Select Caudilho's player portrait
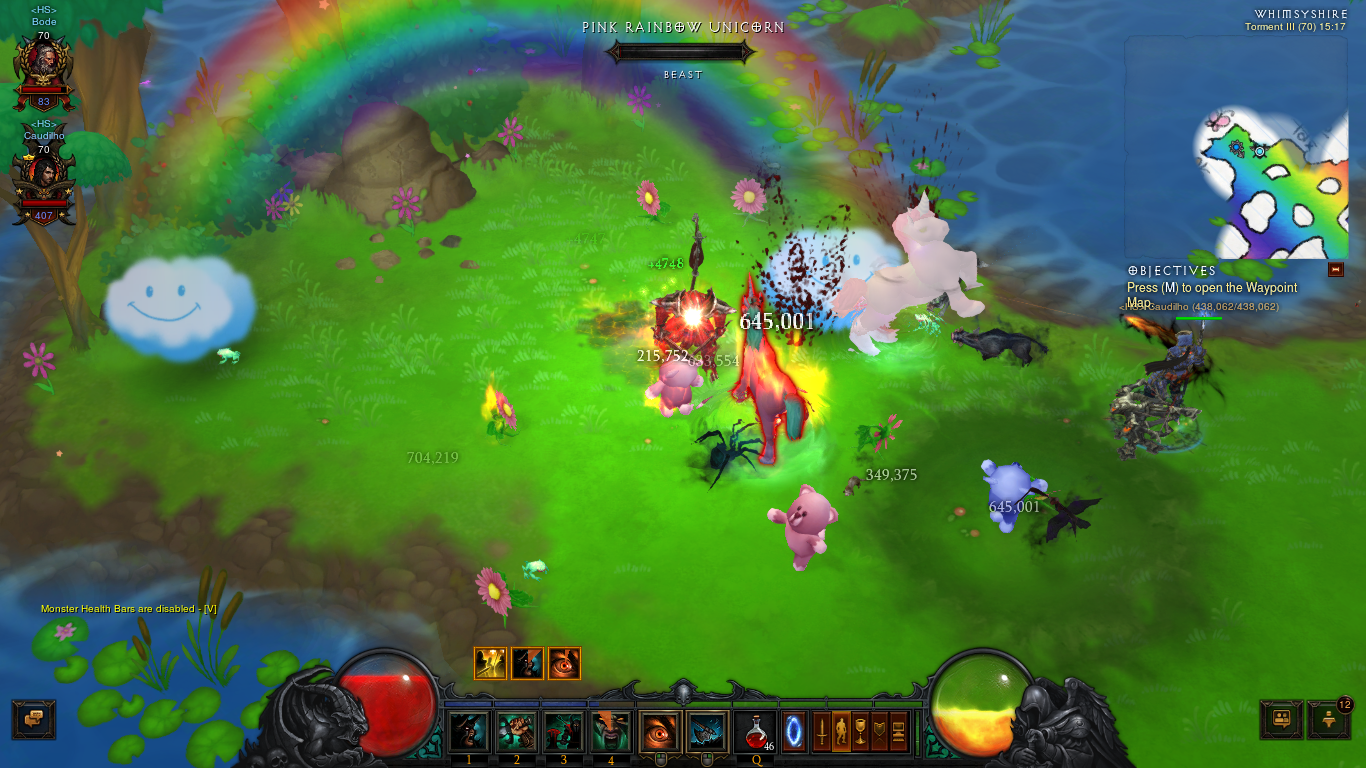The image size is (1366, 768). coord(42,181)
